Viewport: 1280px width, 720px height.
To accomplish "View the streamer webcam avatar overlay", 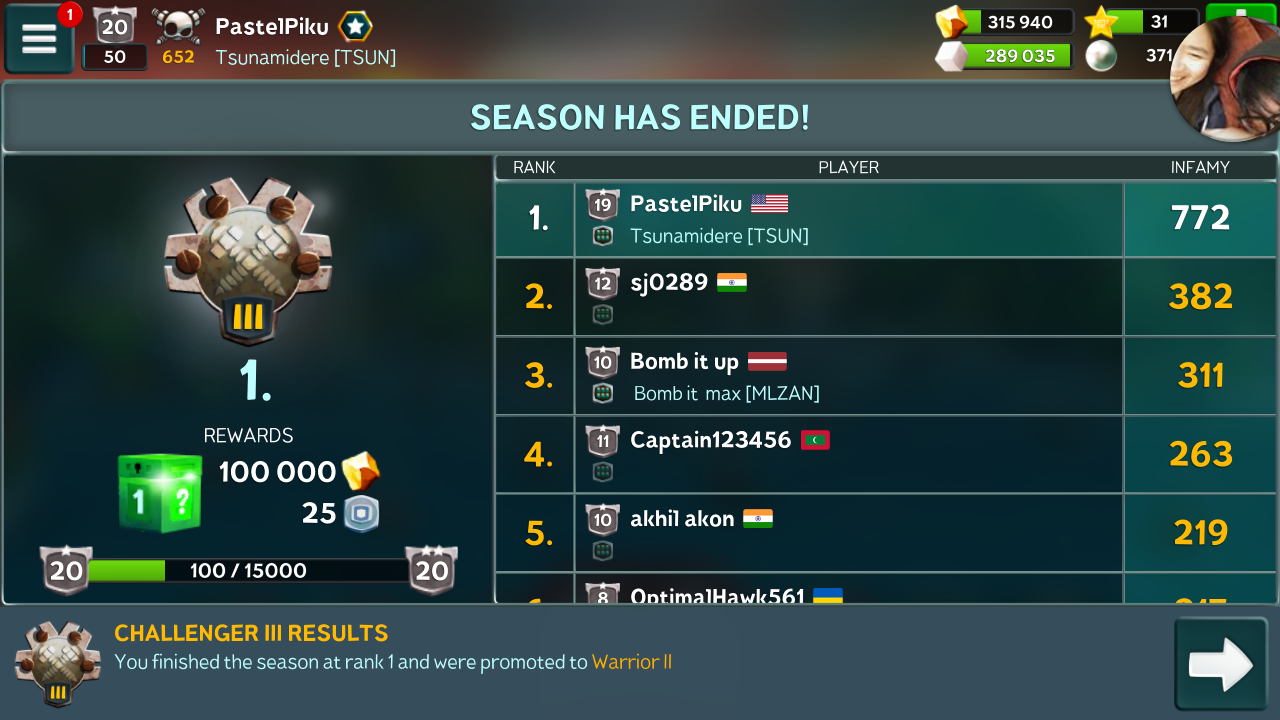I will (x=1226, y=82).
